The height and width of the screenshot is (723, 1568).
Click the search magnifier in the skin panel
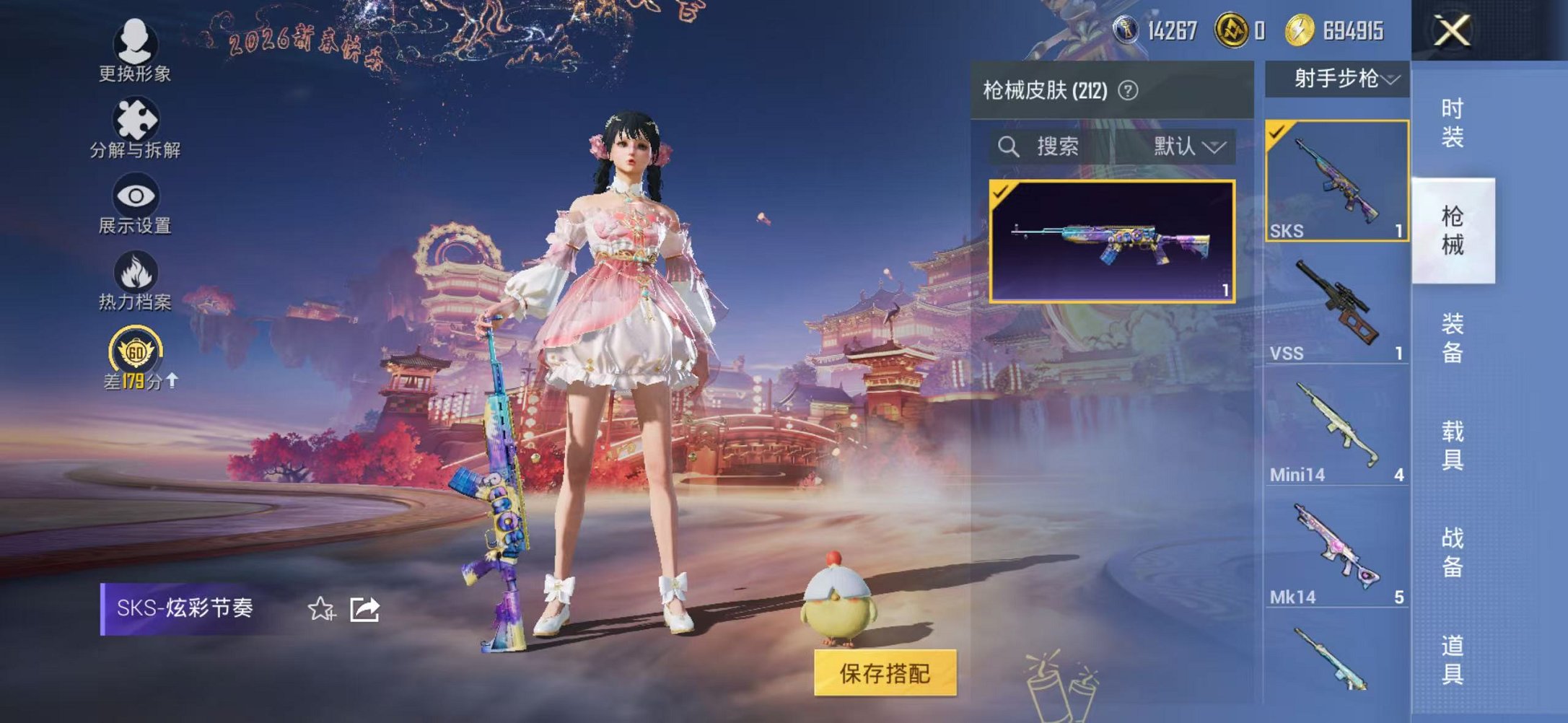click(x=1009, y=147)
